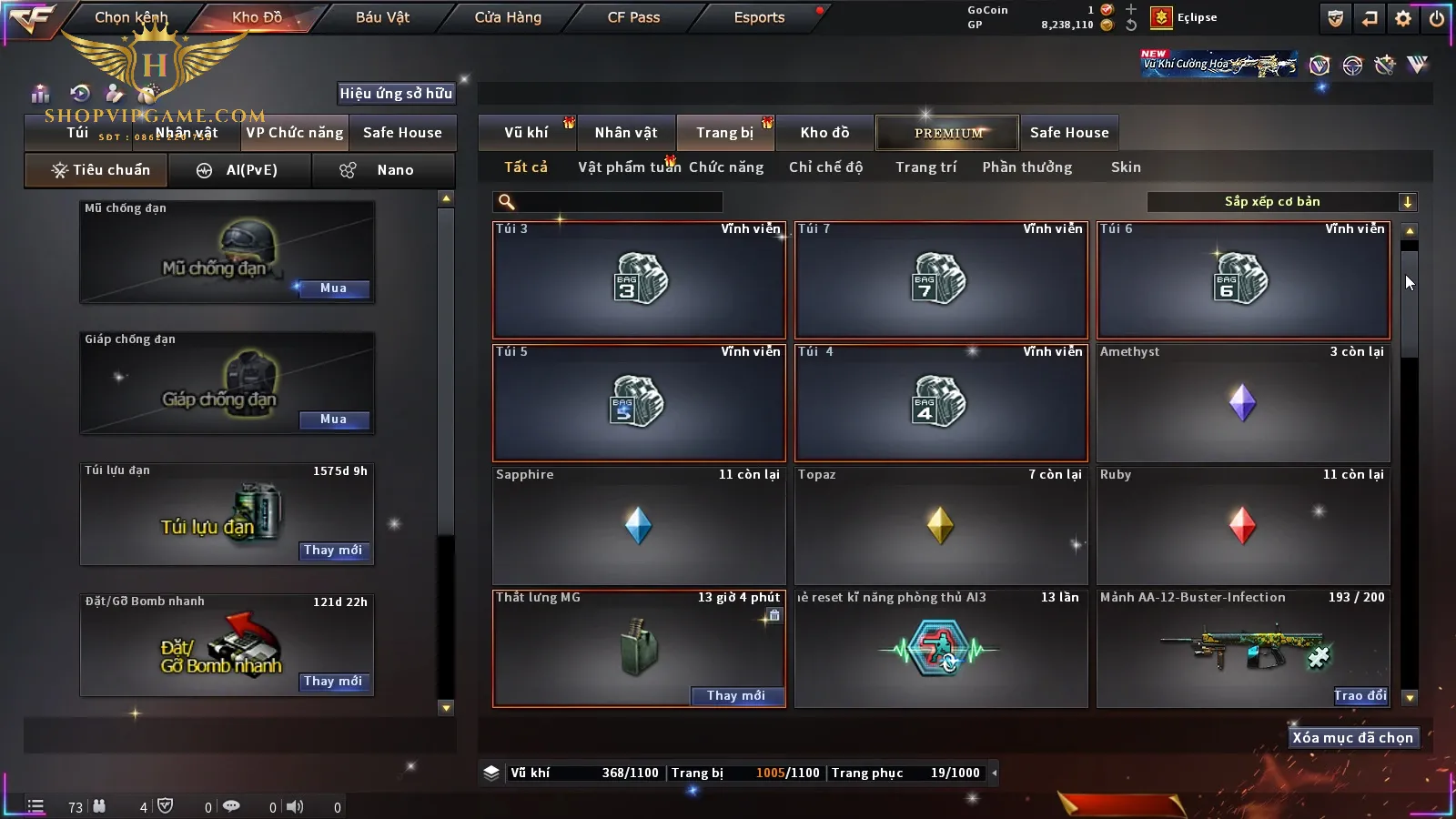Go to the CF Pass menu
Screen dimensions: 1456x819
633,17
